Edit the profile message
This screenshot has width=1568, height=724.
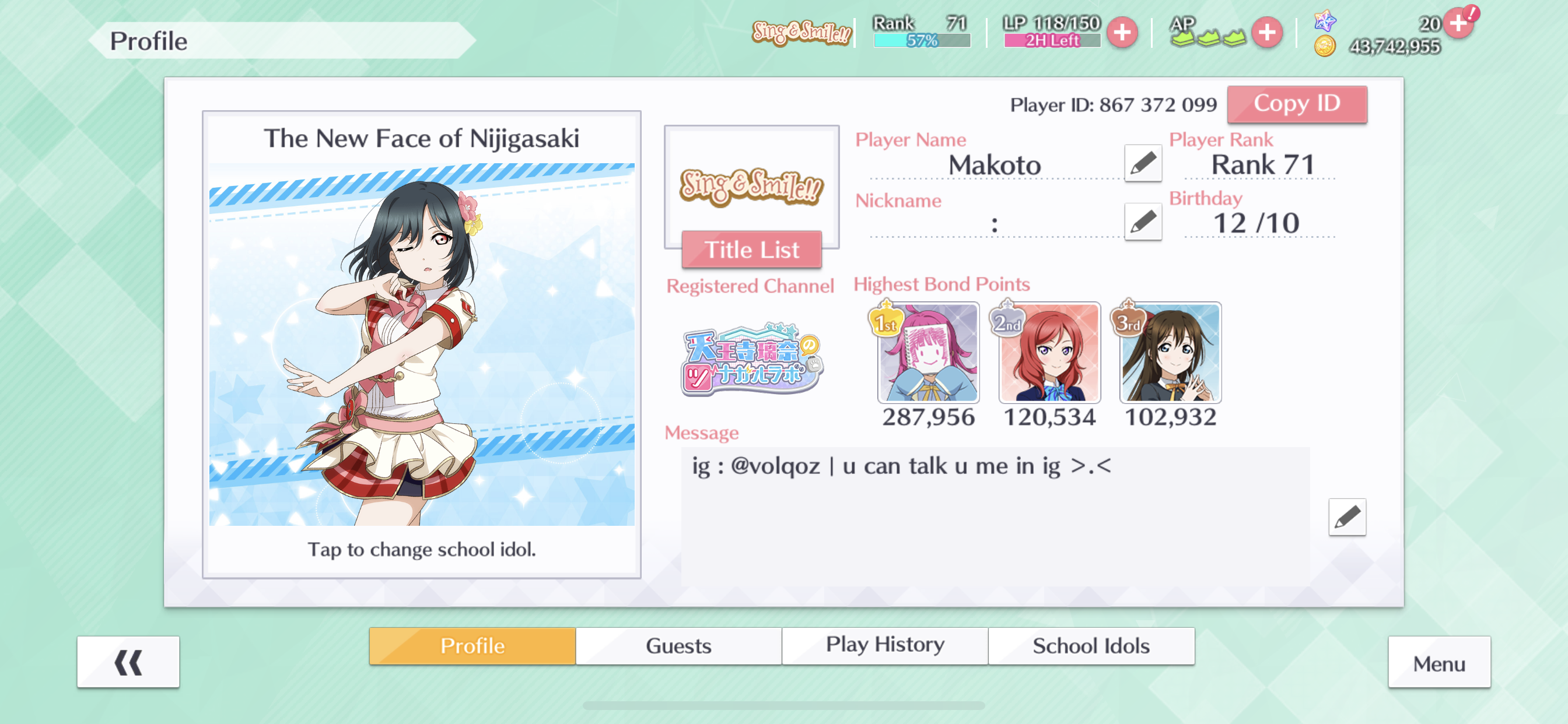point(1346,517)
